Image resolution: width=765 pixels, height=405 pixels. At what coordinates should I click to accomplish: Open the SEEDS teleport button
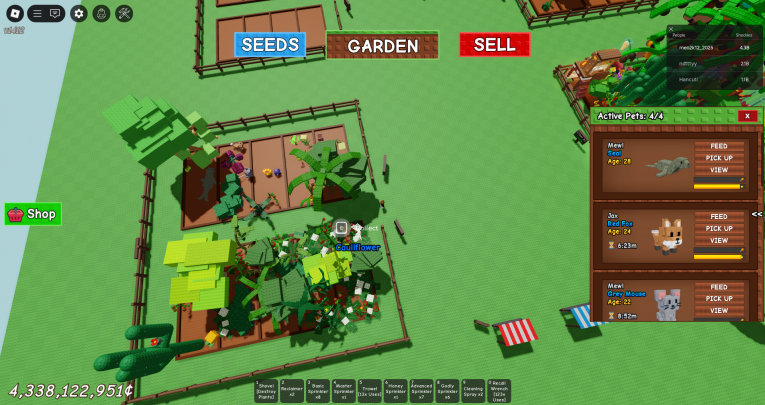click(x=270, y=45)
